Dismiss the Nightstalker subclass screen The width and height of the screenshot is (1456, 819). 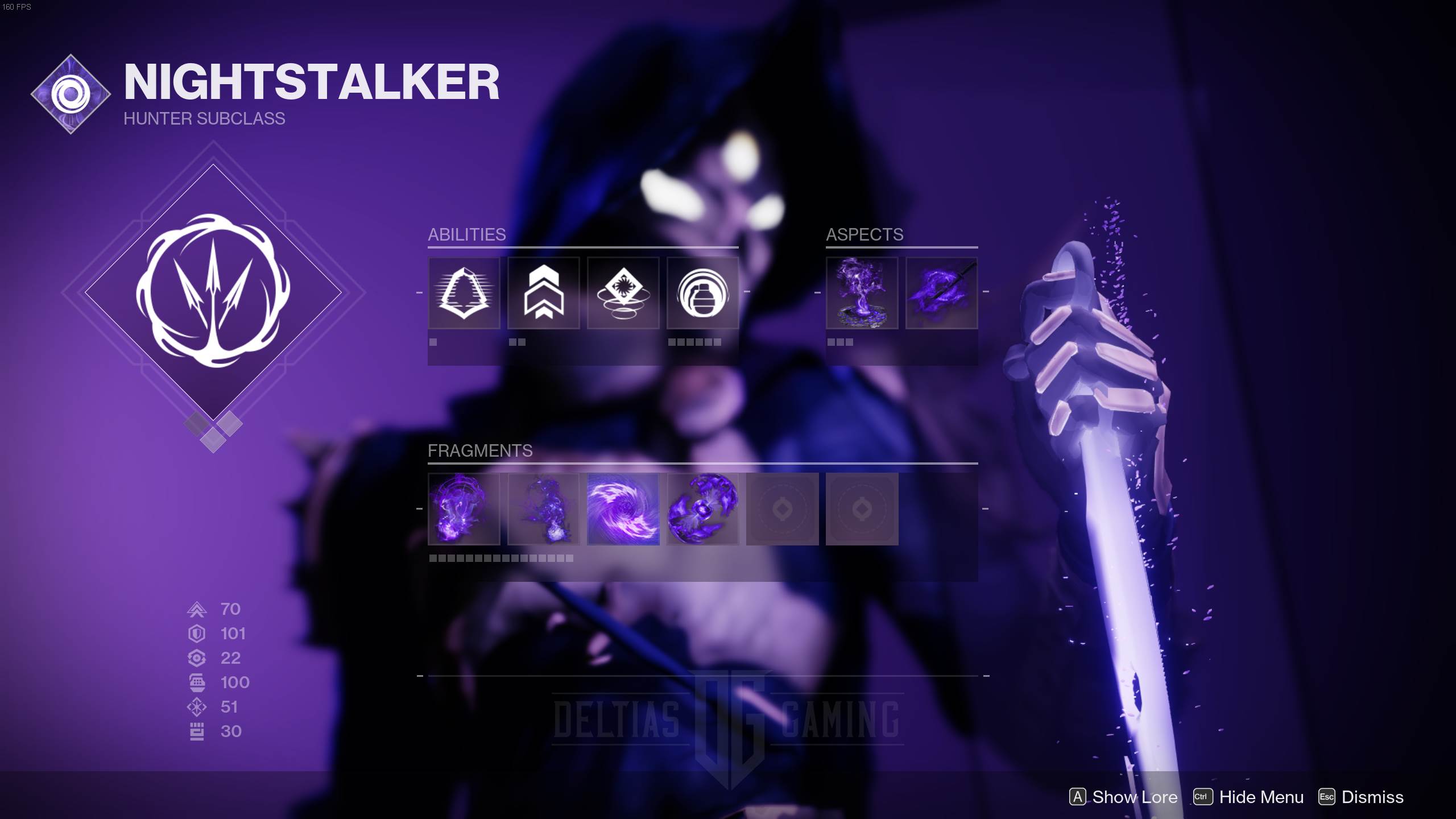pos(1361,797)
